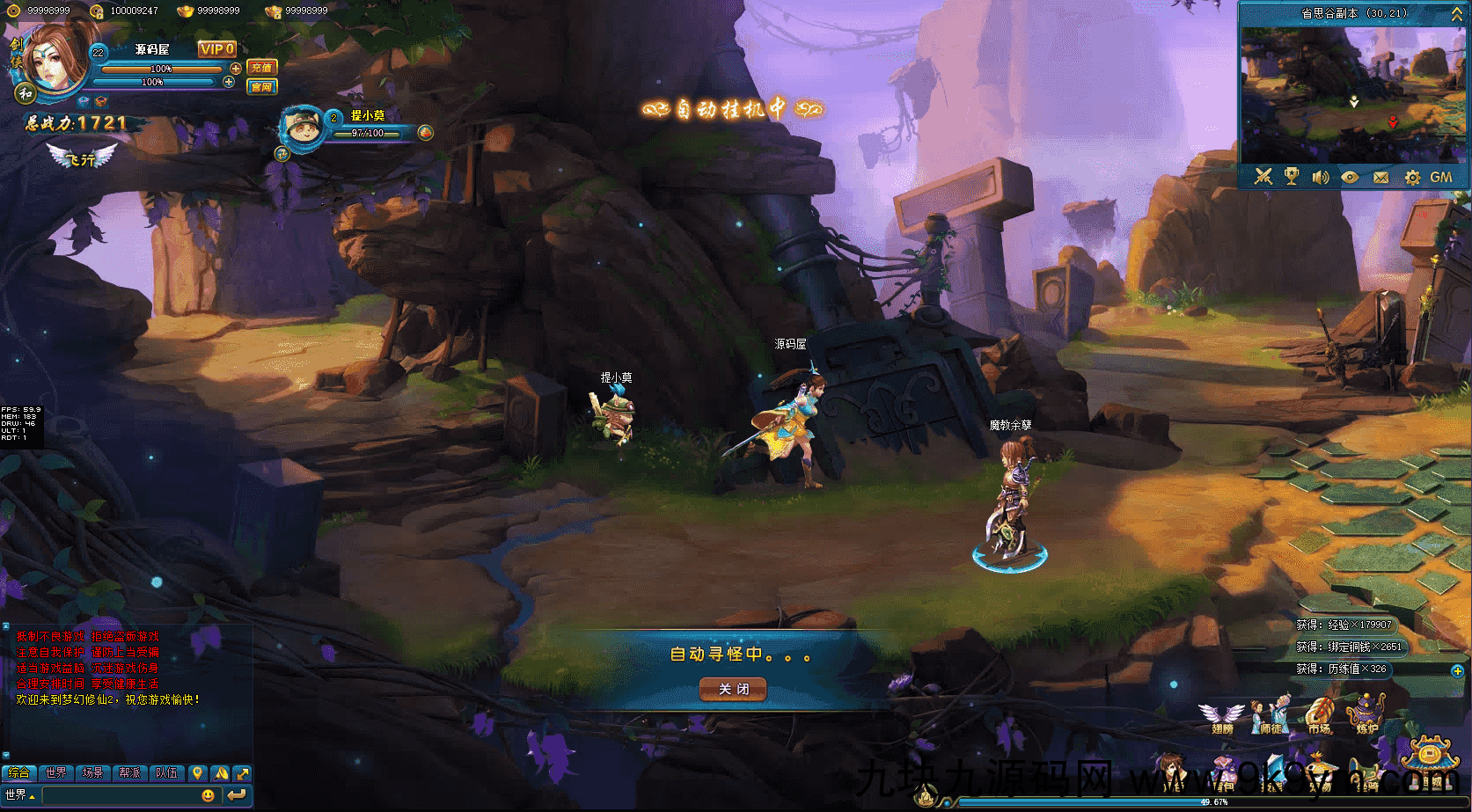The image size is (1472, 812).
Task: Select the pet 提小莫 portrait
Action: pyautogui.click(x=303, y=130)
